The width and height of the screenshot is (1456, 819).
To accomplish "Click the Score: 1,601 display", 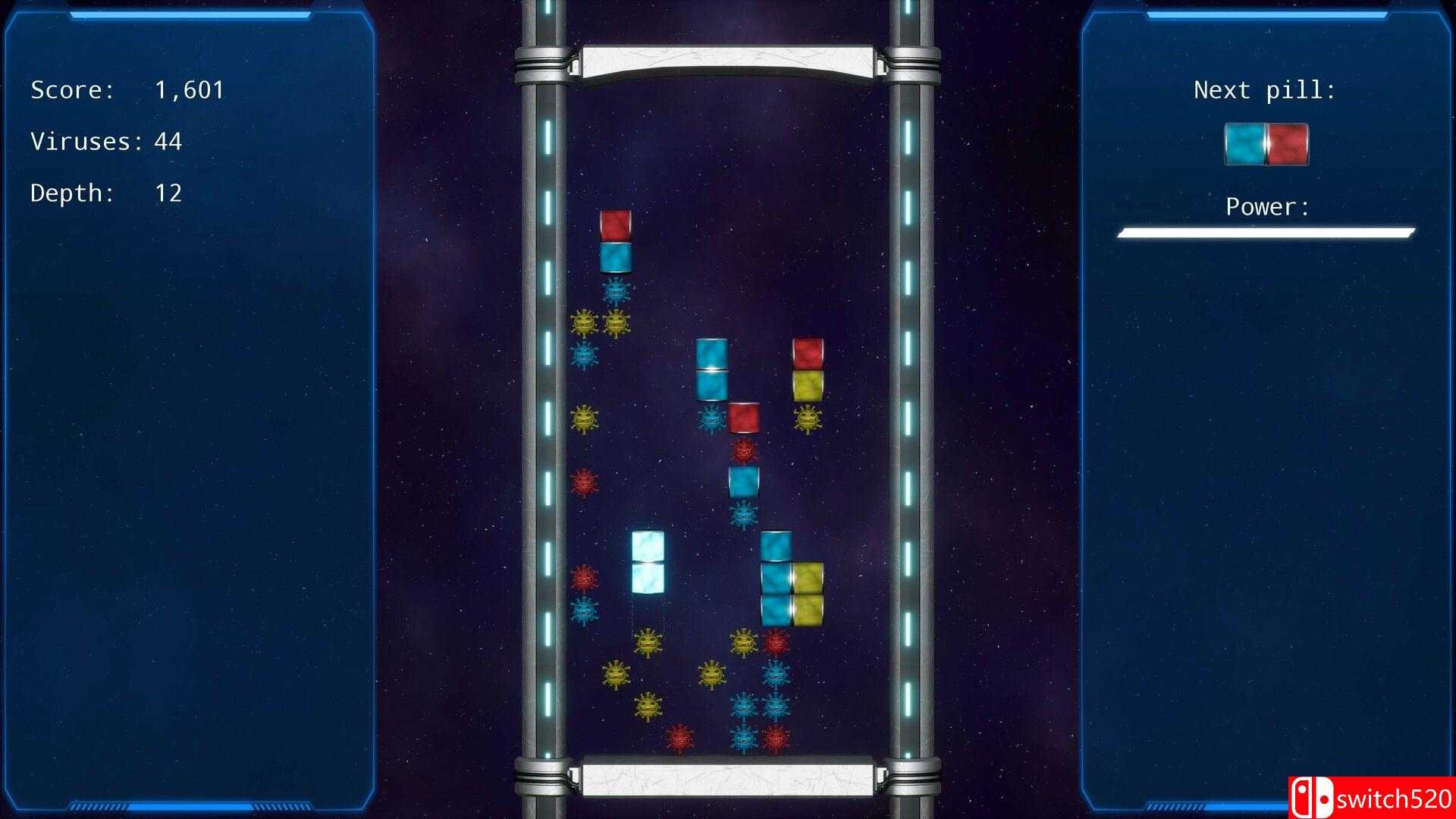I will tap(125, 89).
